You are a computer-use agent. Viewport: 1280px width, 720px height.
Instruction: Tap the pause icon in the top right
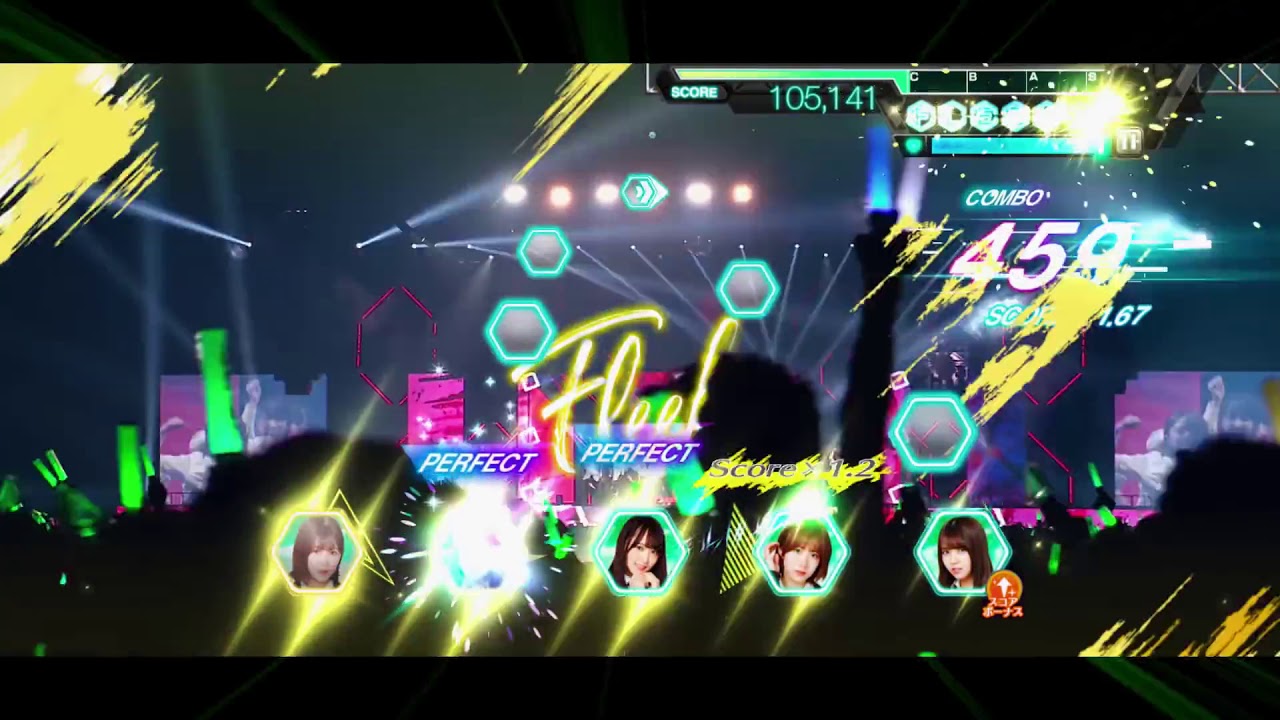pyautogui.click(x=1128, y=144)
